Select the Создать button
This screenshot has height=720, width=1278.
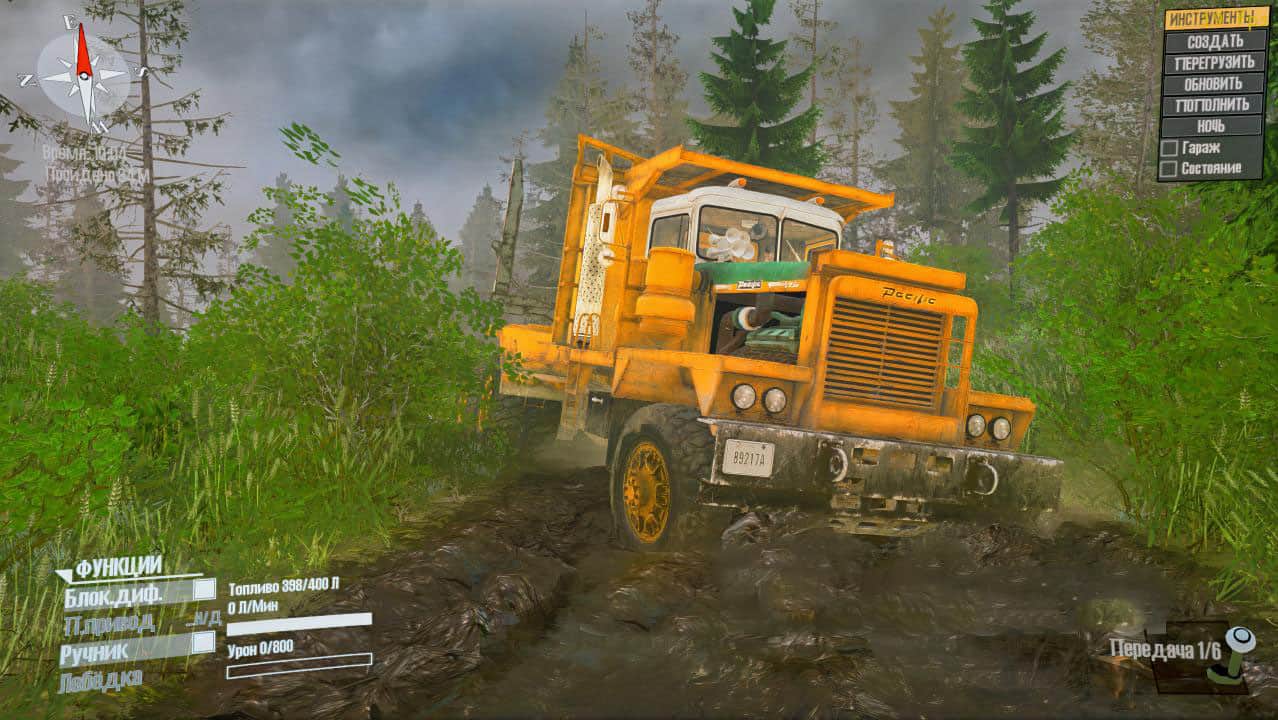tap(1214, 41)
